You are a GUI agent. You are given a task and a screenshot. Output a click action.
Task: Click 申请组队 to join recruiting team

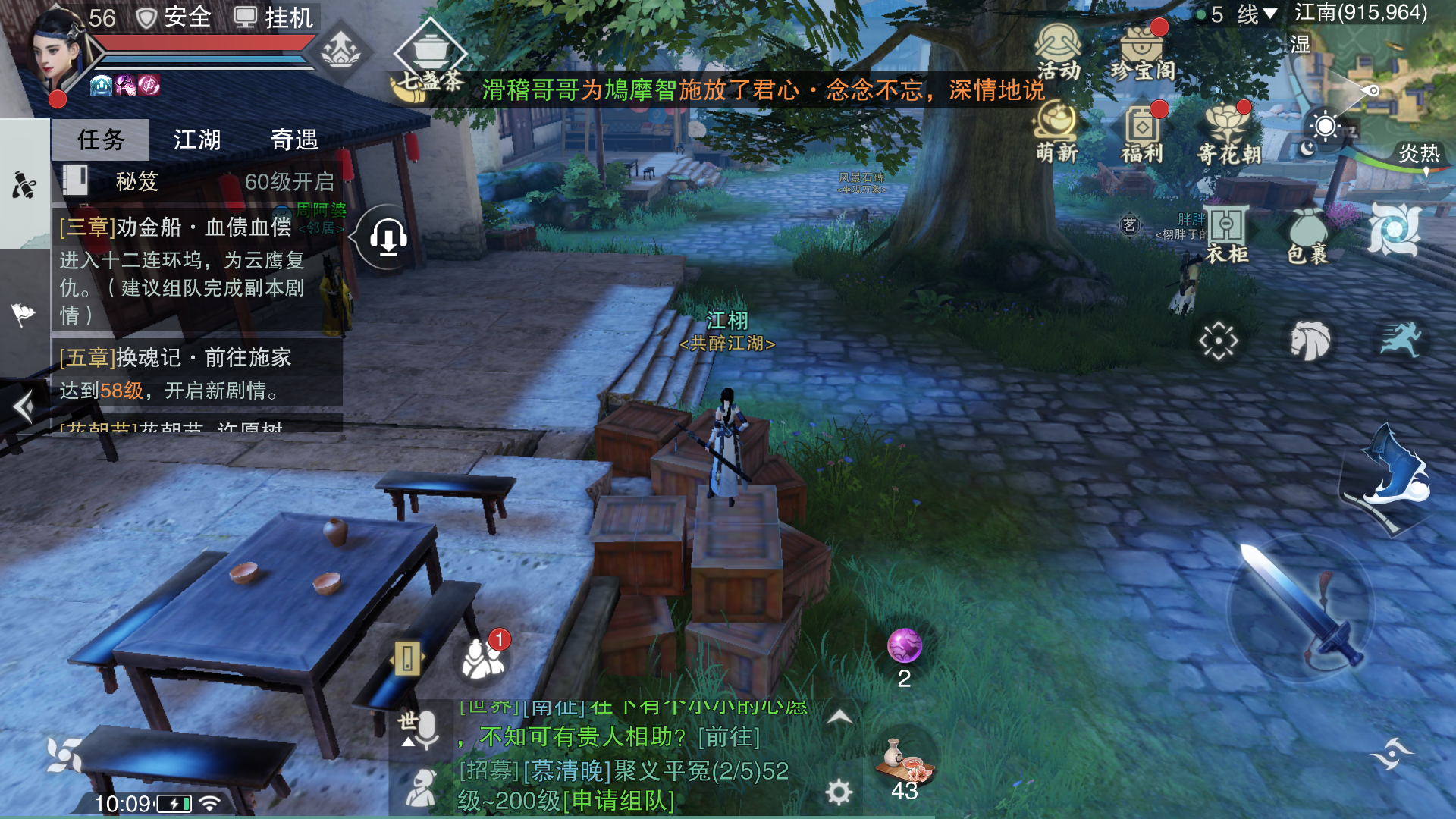pyautogui.click(x=619, y=800)
